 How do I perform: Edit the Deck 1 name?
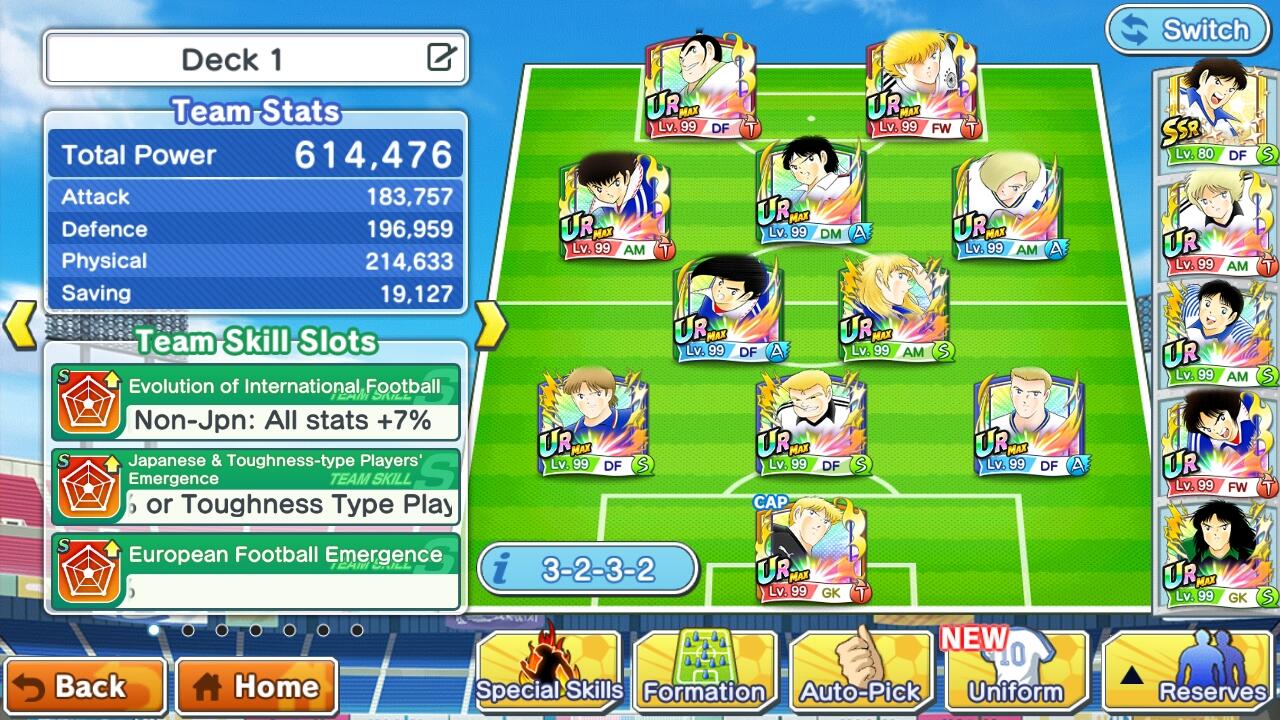point(441,58)
